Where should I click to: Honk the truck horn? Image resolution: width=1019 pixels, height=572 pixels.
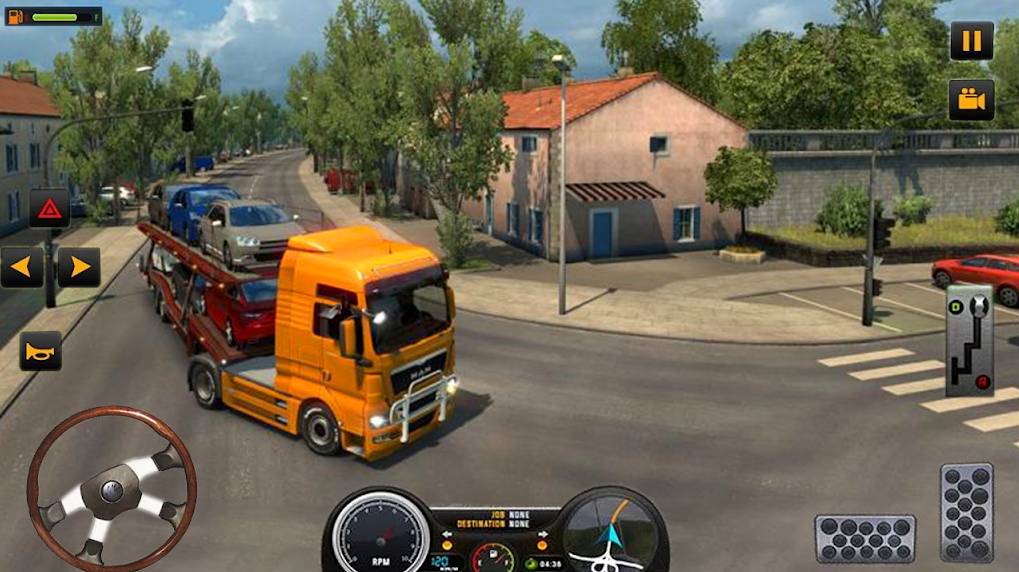coord(41,351)
